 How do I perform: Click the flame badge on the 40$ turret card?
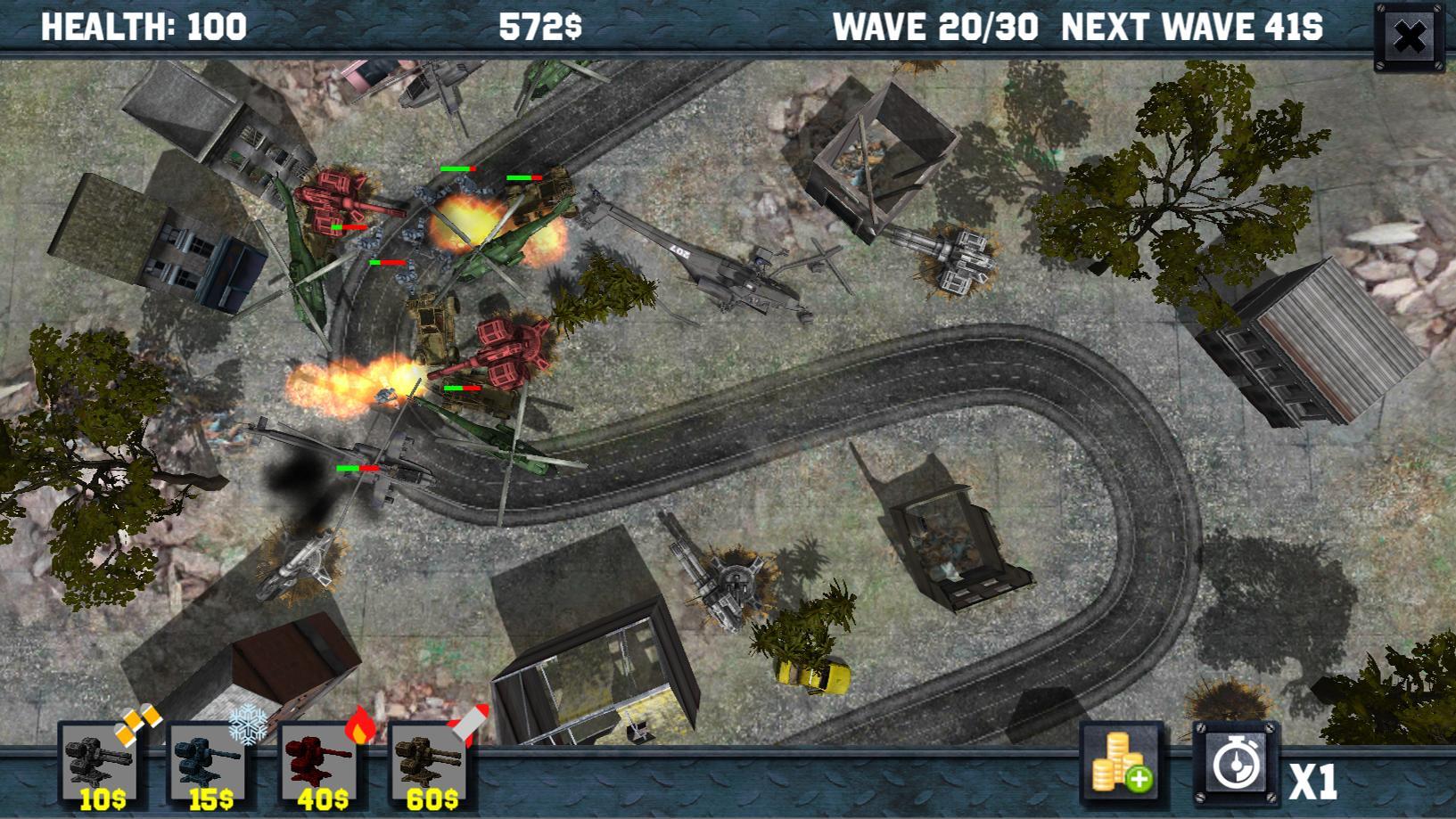click(x=361, y=729)
